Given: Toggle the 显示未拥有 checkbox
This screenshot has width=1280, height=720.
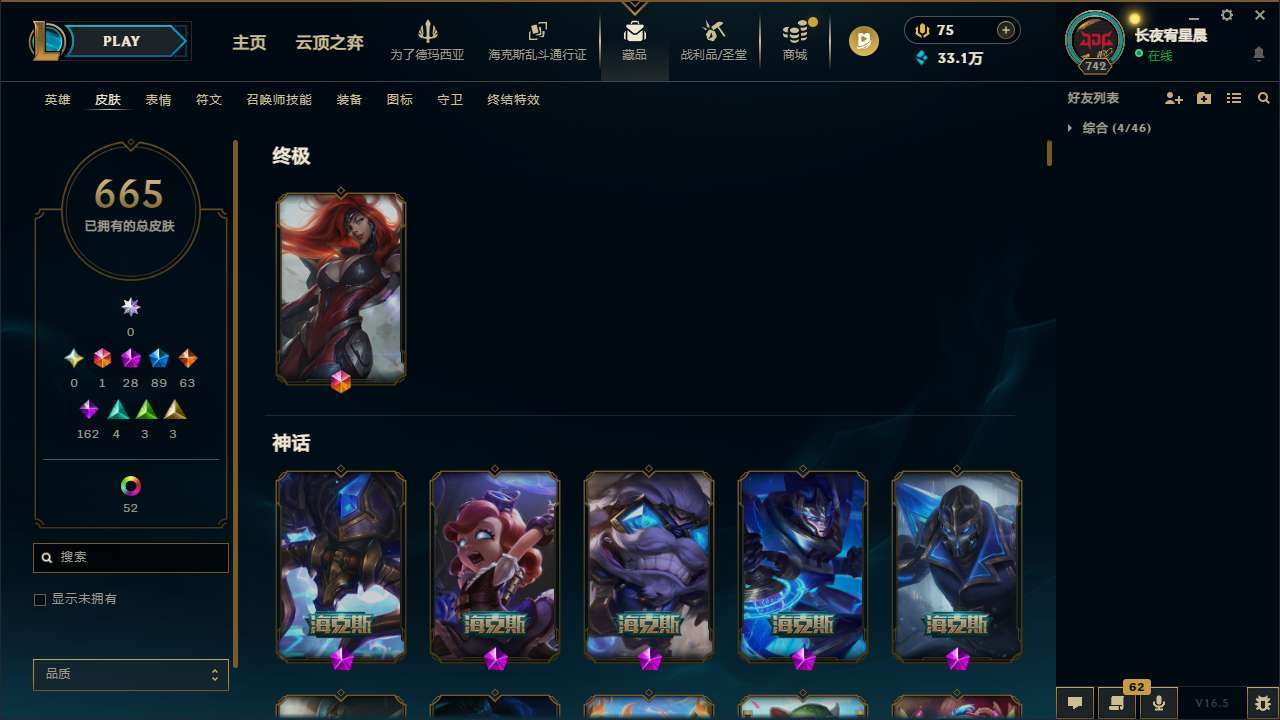Looking at the screenshot, I should click(x=40, y=599).
